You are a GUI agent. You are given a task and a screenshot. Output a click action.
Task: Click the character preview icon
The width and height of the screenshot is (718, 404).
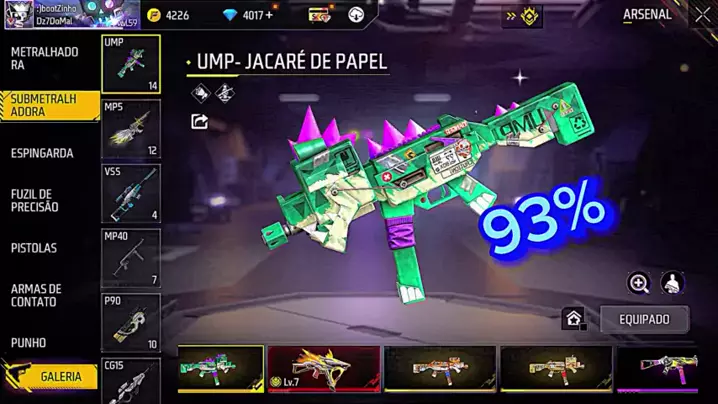[x=673, y=283]
